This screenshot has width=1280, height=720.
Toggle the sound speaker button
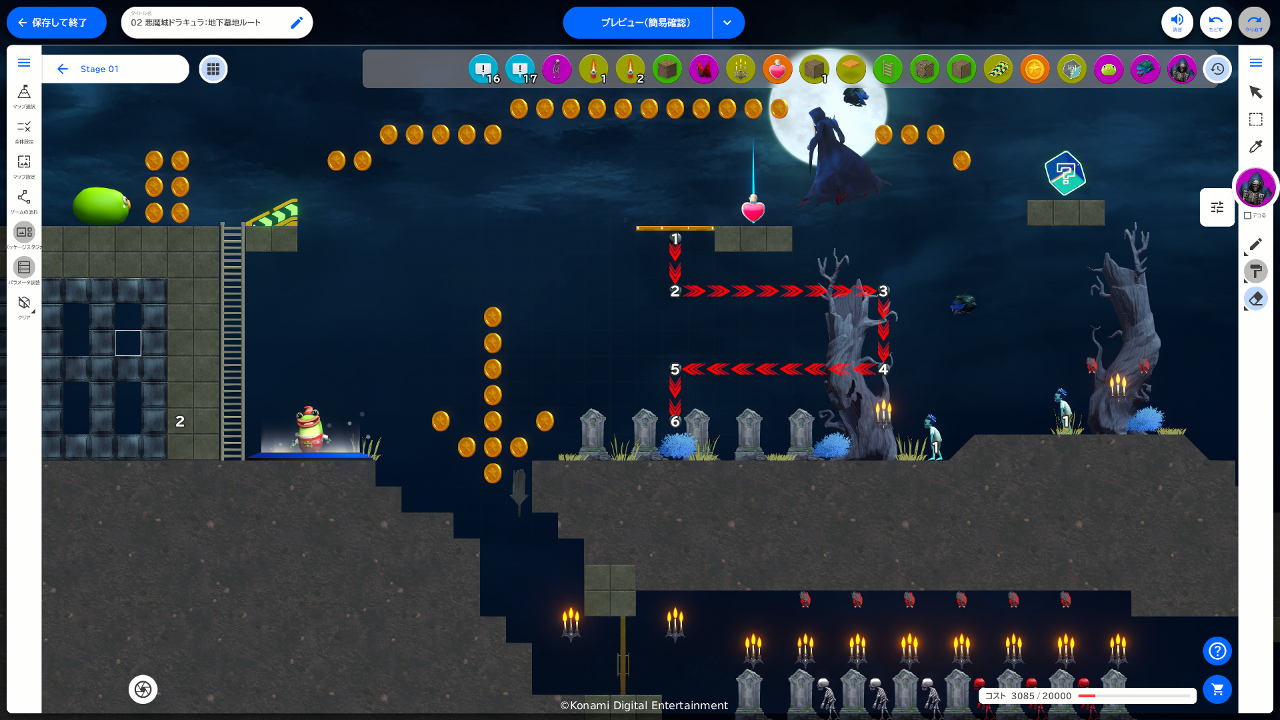coord(1177,22)
